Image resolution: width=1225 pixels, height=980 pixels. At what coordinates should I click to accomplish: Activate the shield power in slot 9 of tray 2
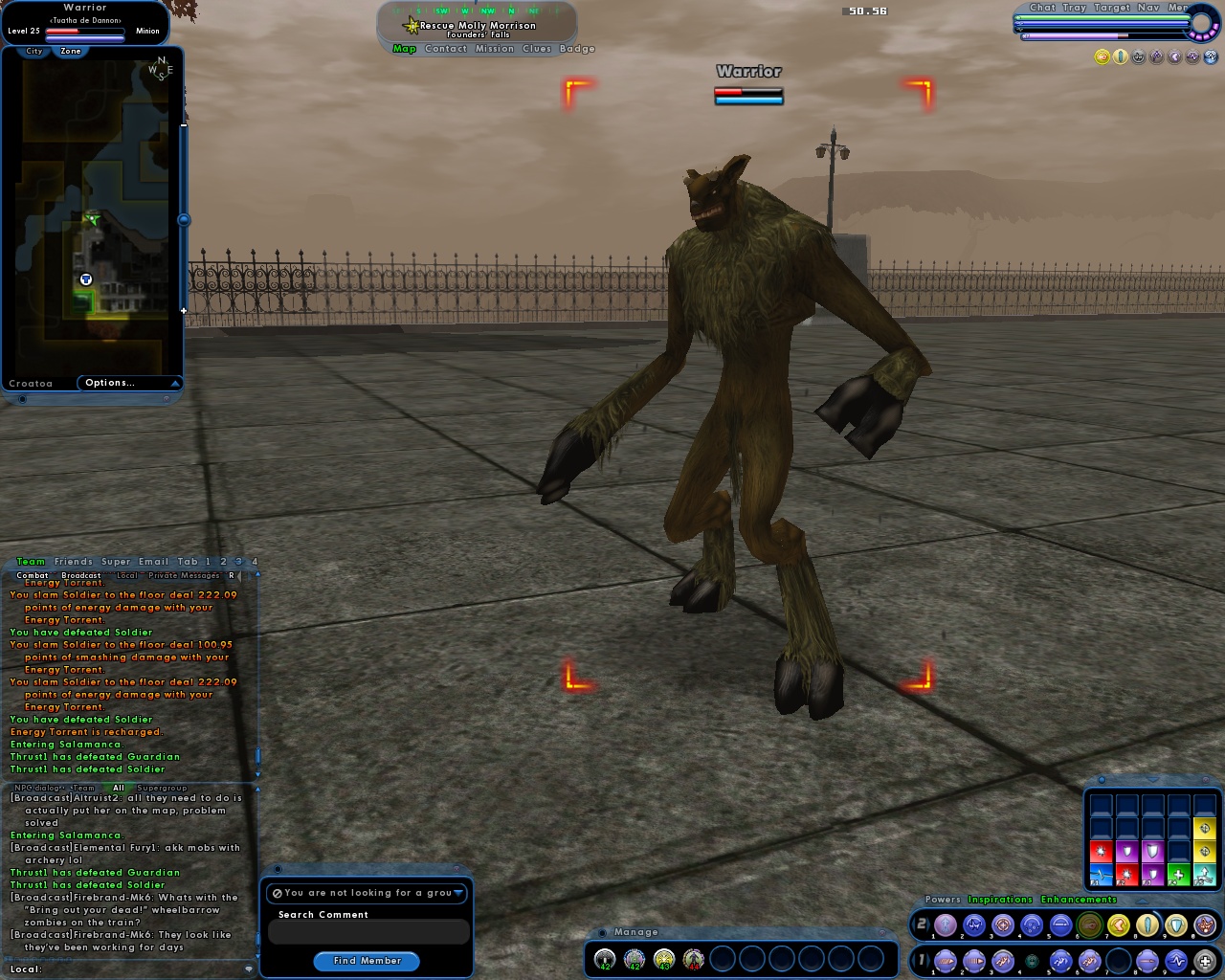(1175, 924)
